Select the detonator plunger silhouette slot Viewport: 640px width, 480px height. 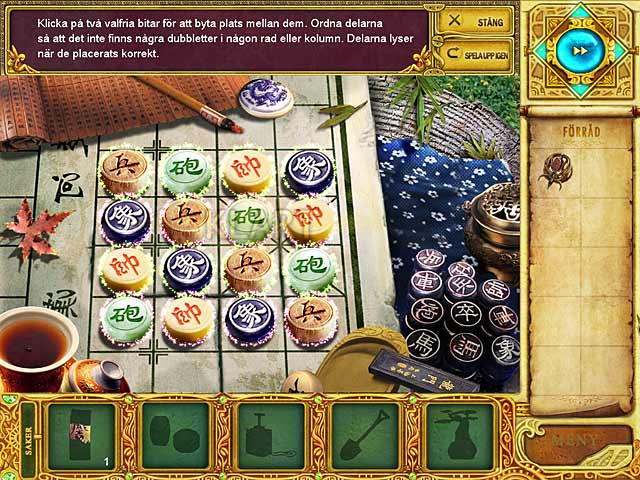coord(270,437)
